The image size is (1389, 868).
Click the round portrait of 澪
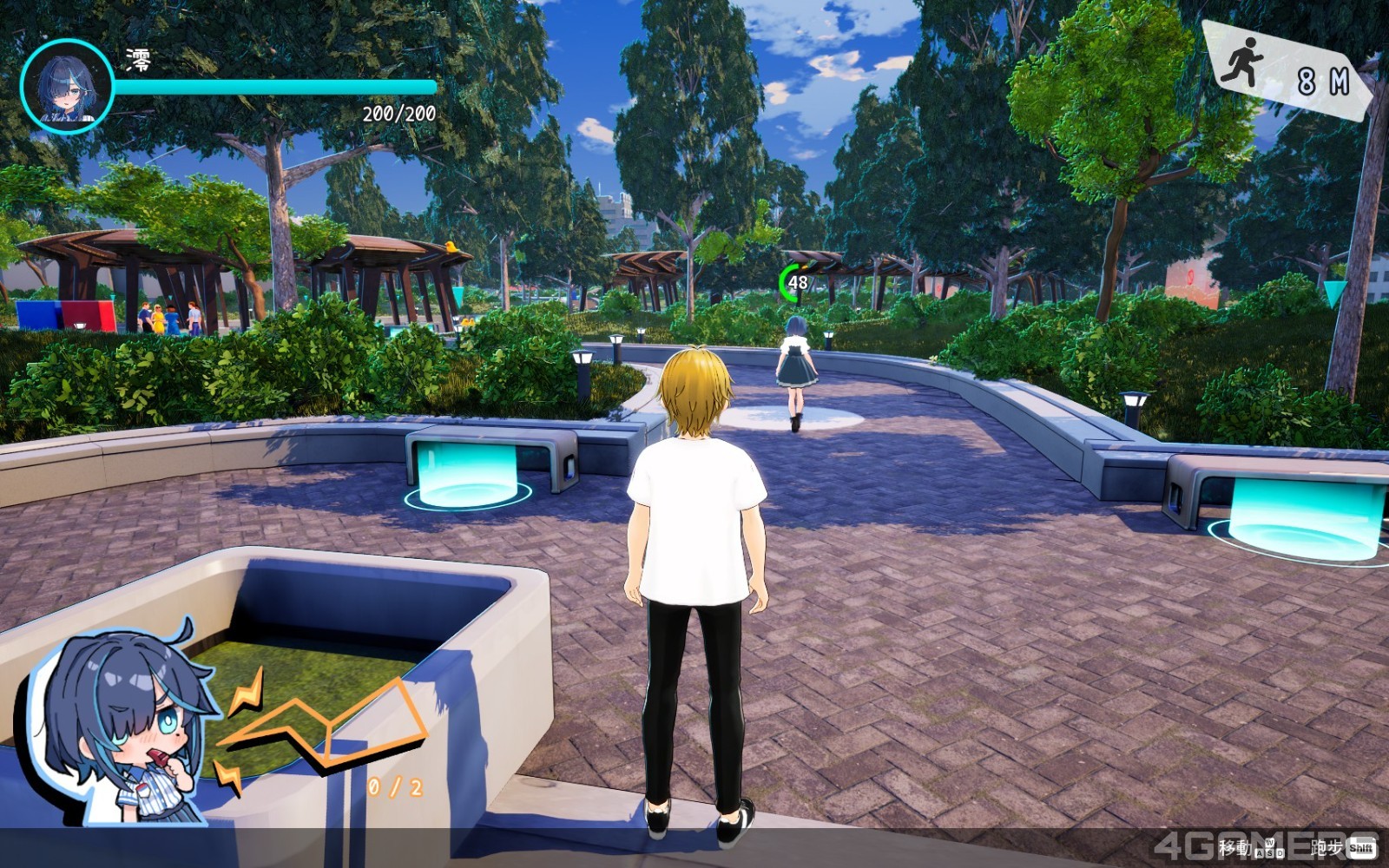click(67, 86)
